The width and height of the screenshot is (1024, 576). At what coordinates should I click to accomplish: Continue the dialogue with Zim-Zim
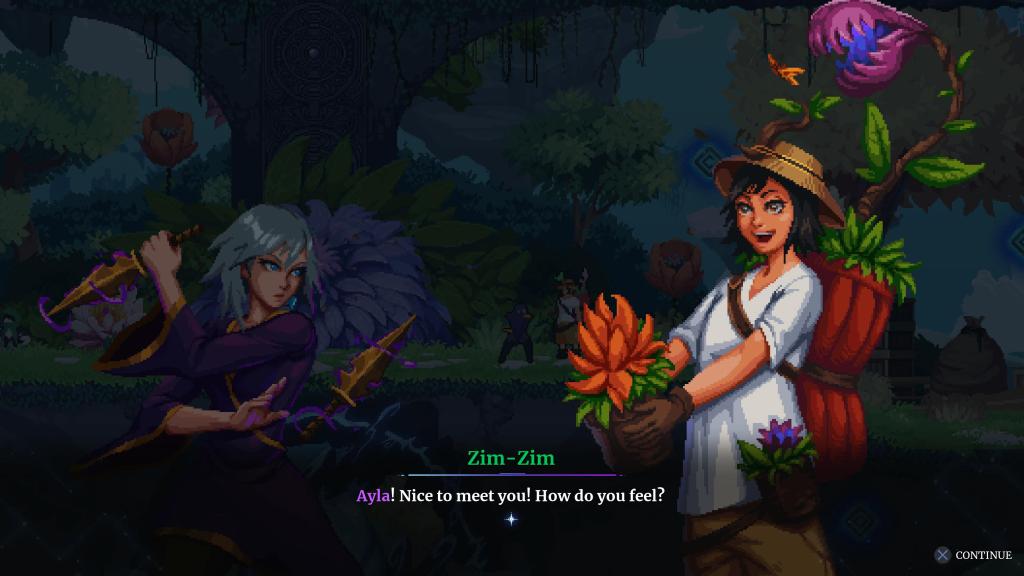(973, 555)
